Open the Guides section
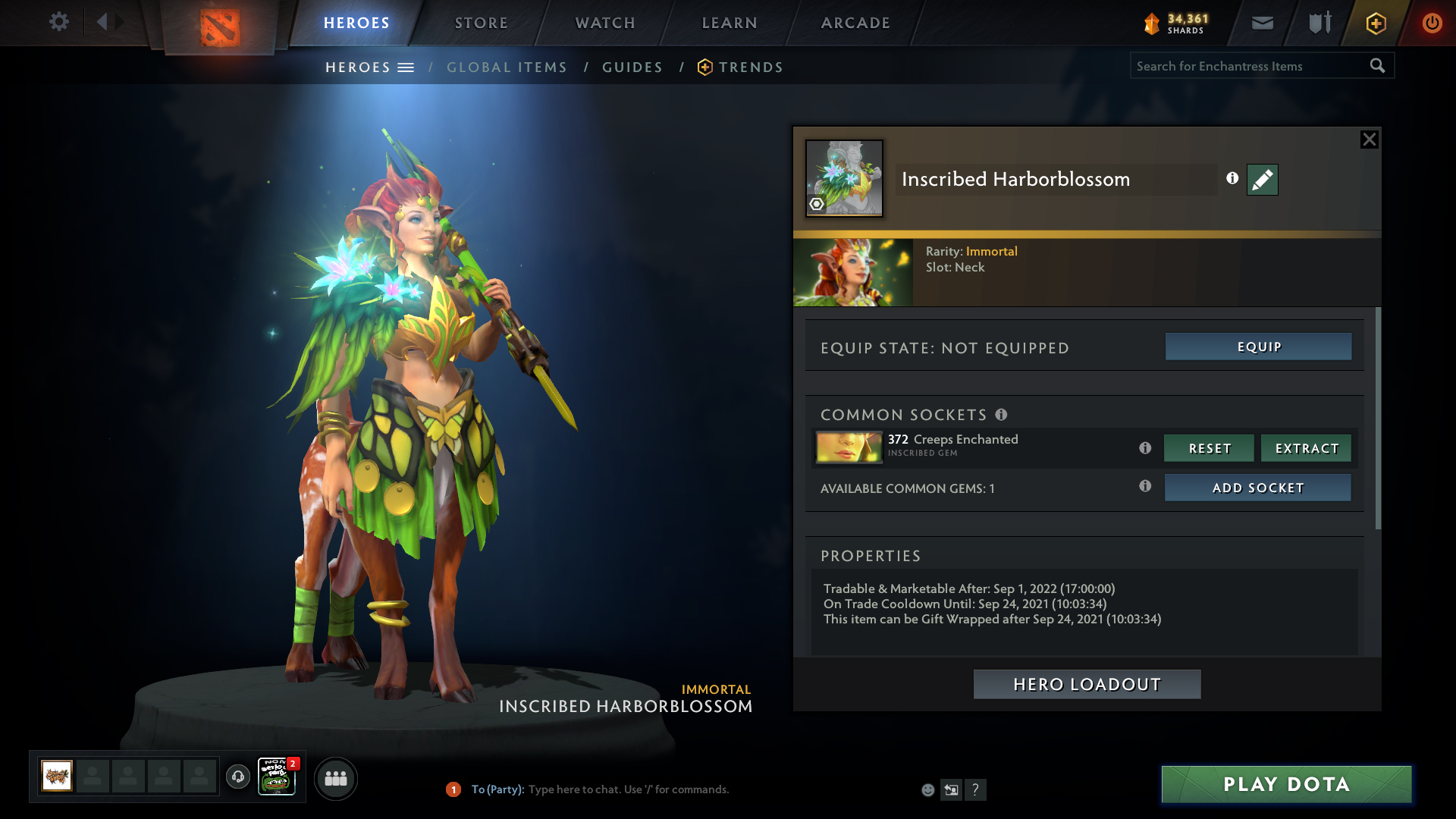The image size is (1456, 819). (632, 67)
